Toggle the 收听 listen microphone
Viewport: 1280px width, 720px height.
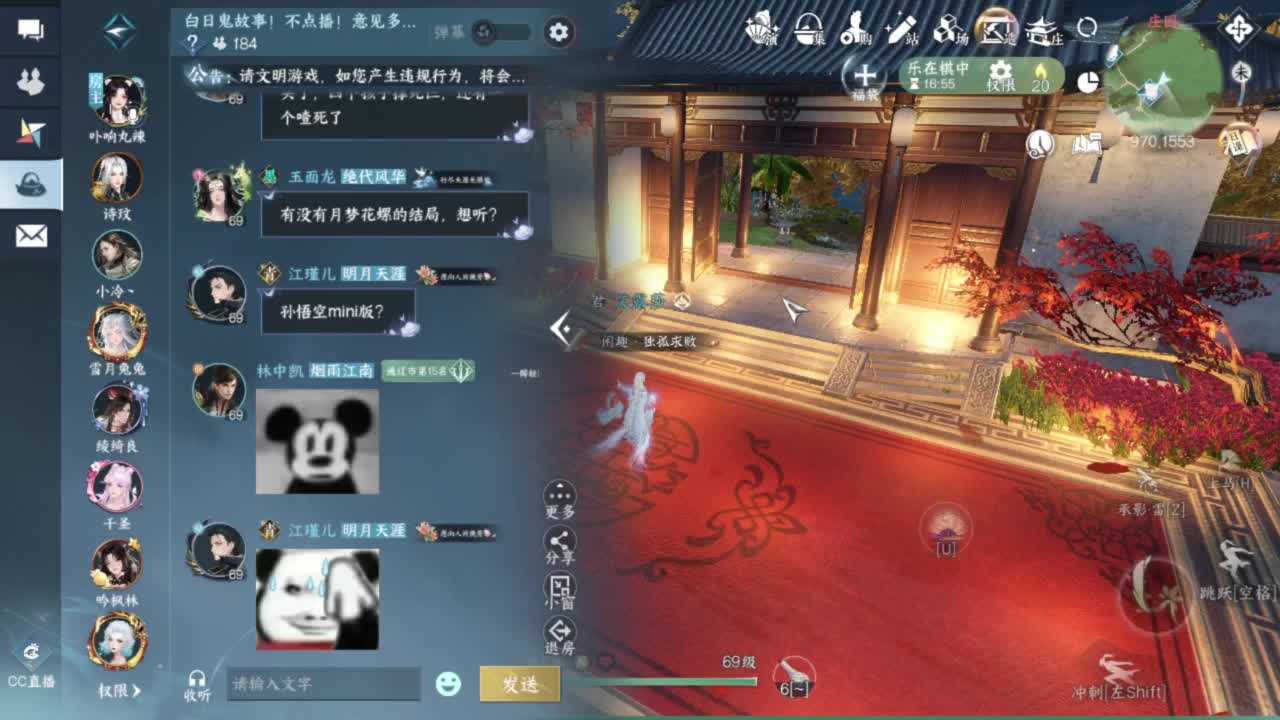196,680
